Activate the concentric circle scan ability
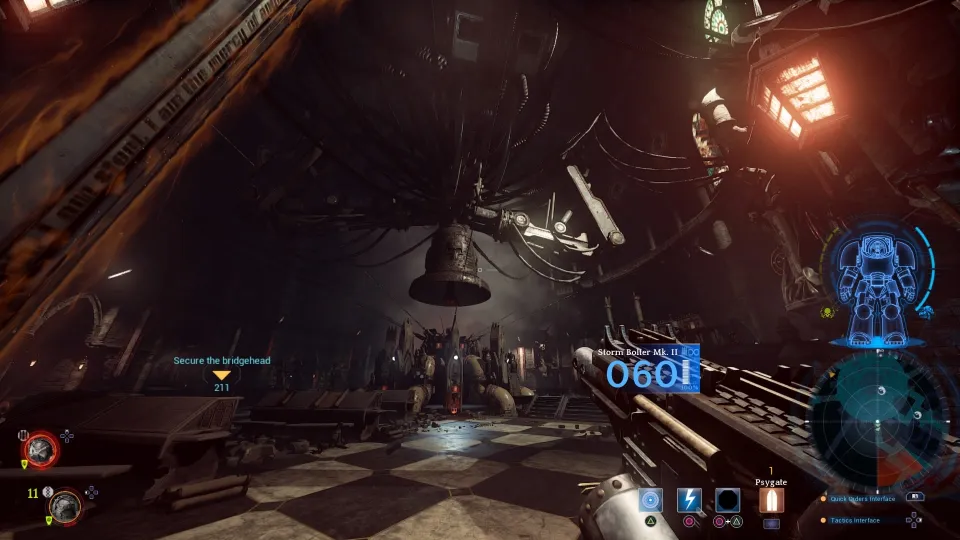 (651, 500)
